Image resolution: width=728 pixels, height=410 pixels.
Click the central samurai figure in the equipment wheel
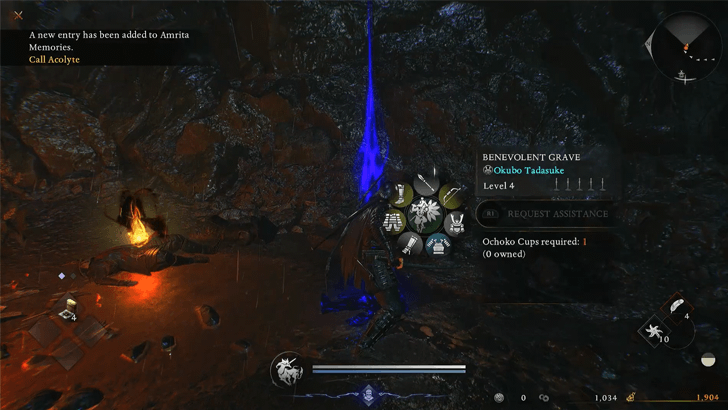(x=424, y=214)
